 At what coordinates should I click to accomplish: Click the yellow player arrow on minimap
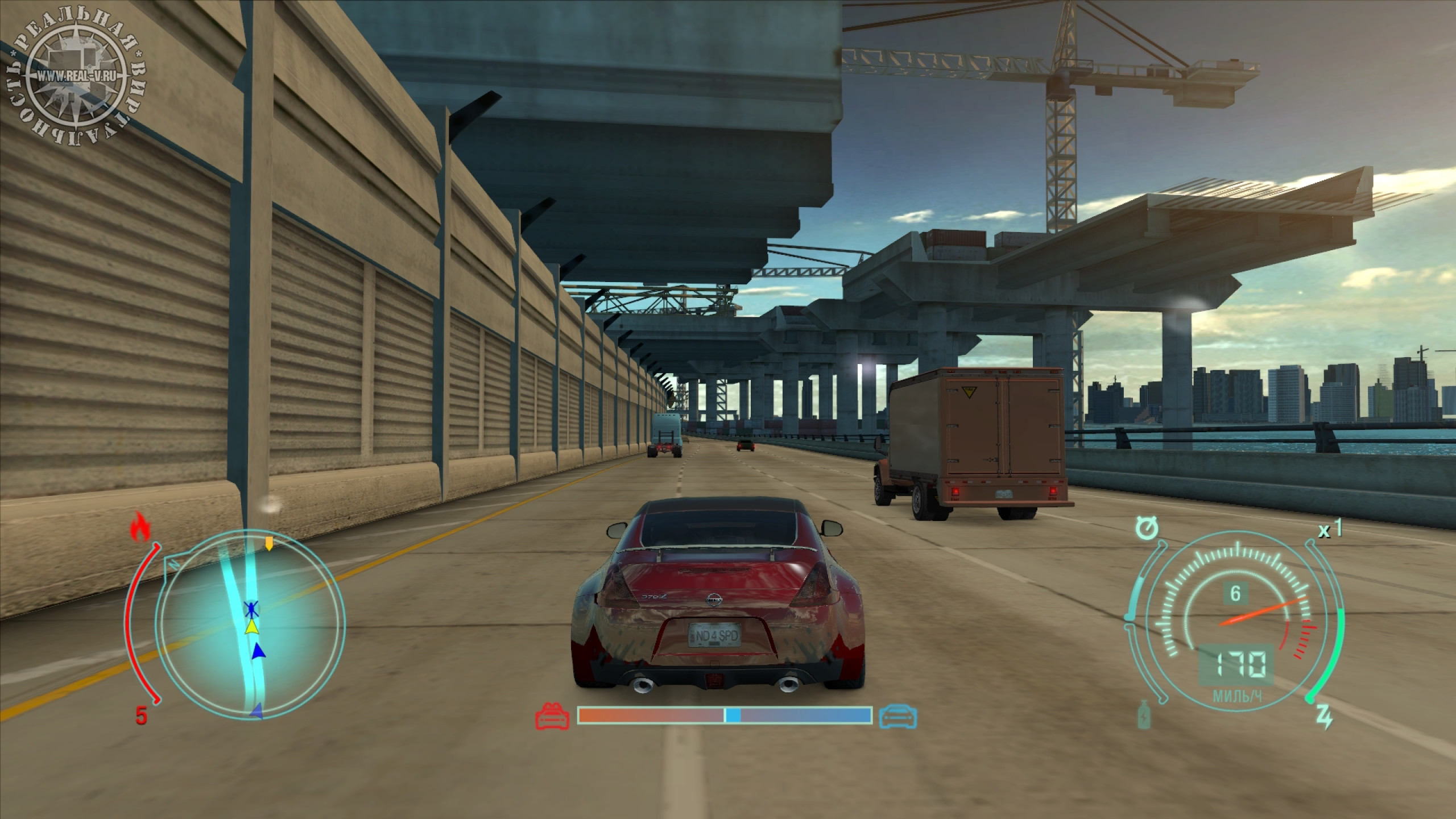[251, 627]
